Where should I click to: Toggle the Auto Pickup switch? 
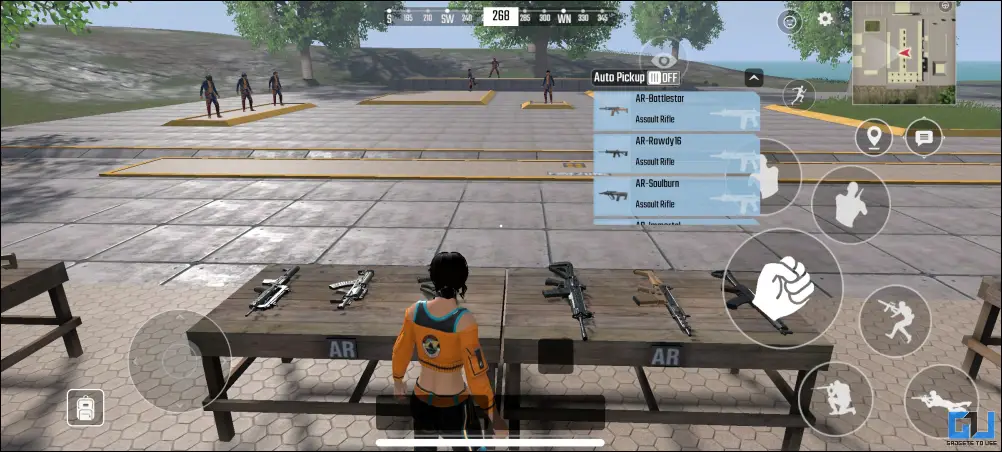(x=662, y=77)
